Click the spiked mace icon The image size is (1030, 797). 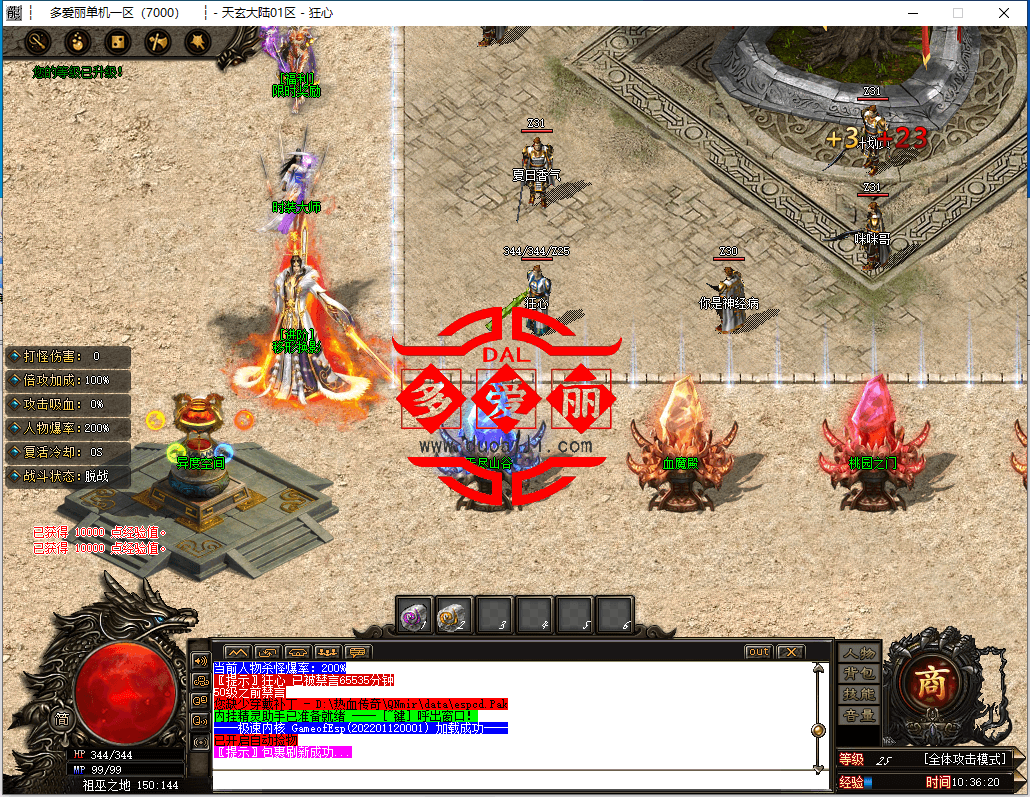tap(197, 42)
